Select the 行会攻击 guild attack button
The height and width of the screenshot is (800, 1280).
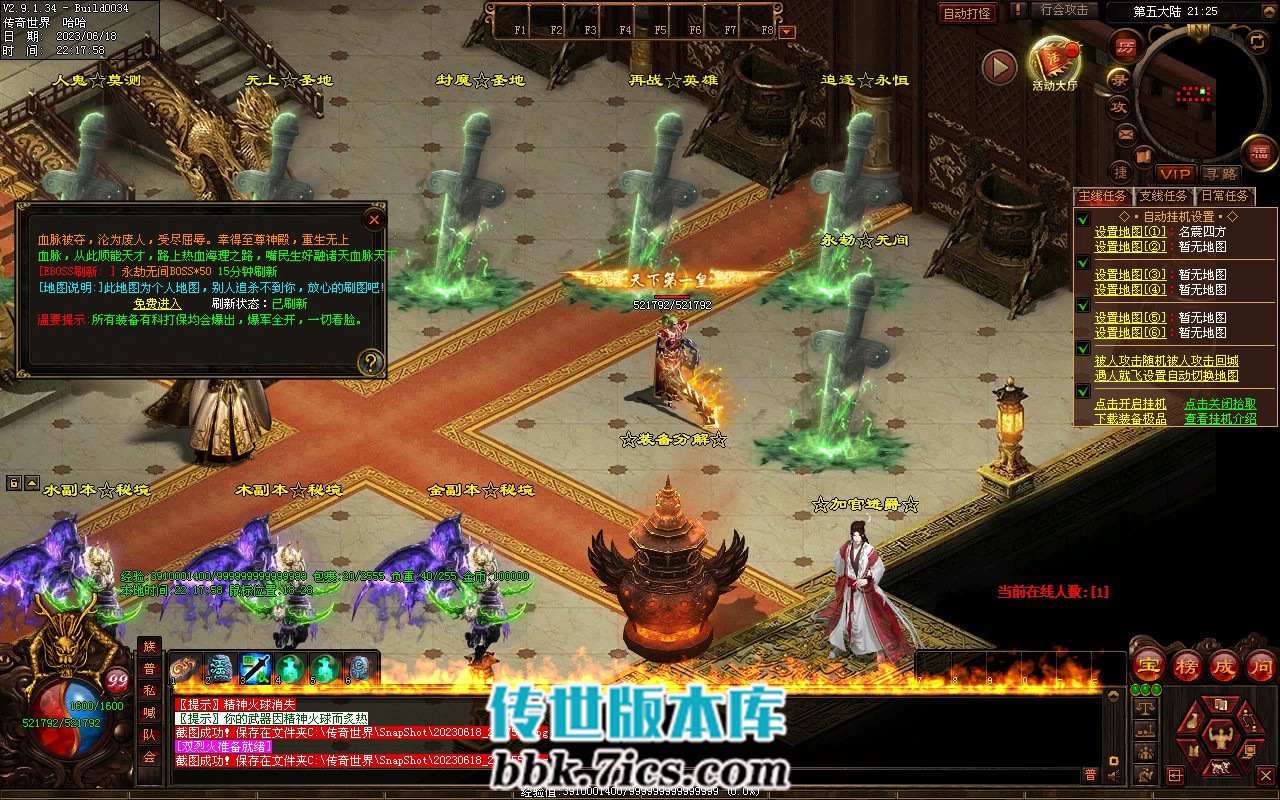(1063, 10)
